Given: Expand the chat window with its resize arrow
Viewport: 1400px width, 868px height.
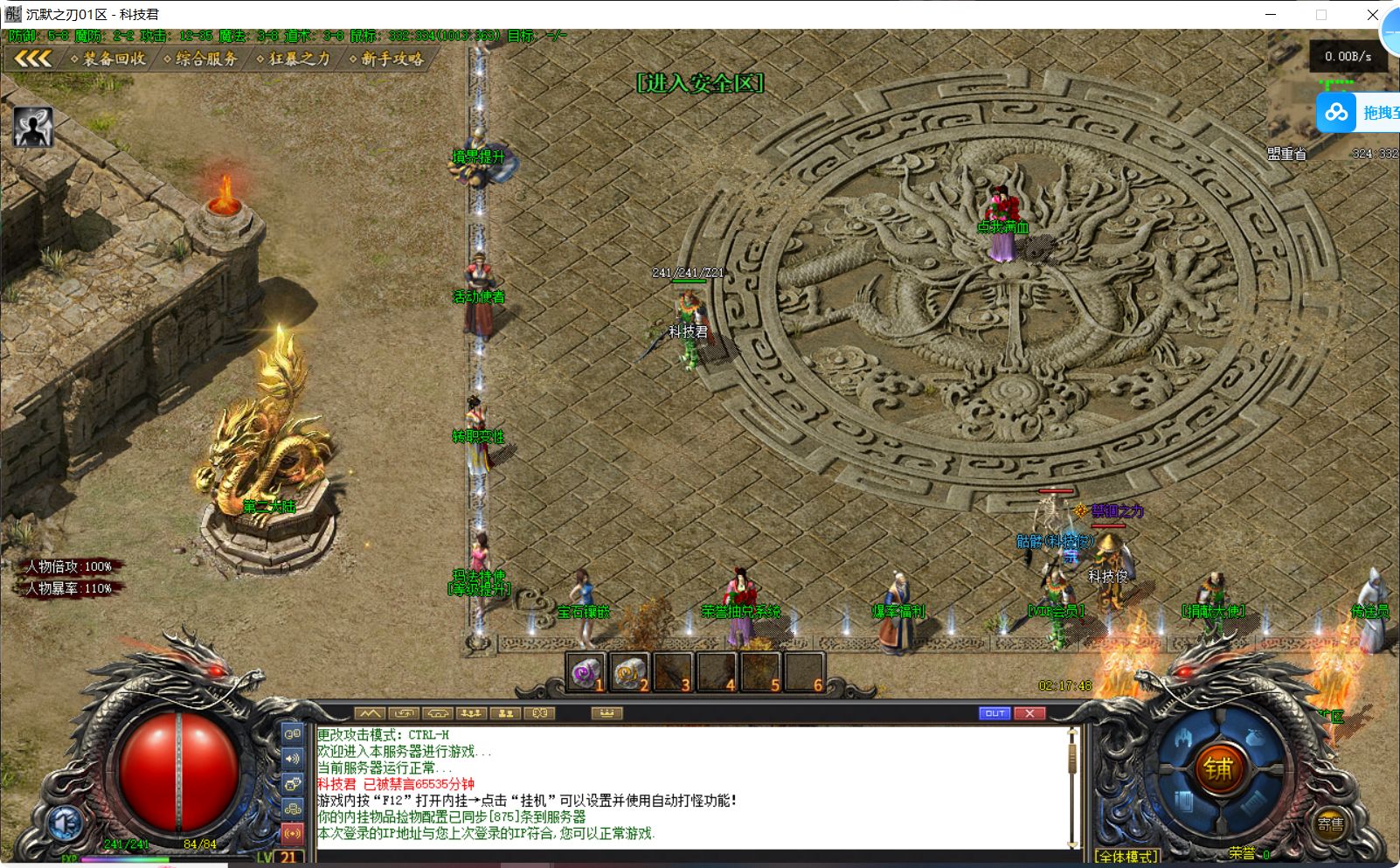Looking at the screenshot, I should click(x=371, y=712).
